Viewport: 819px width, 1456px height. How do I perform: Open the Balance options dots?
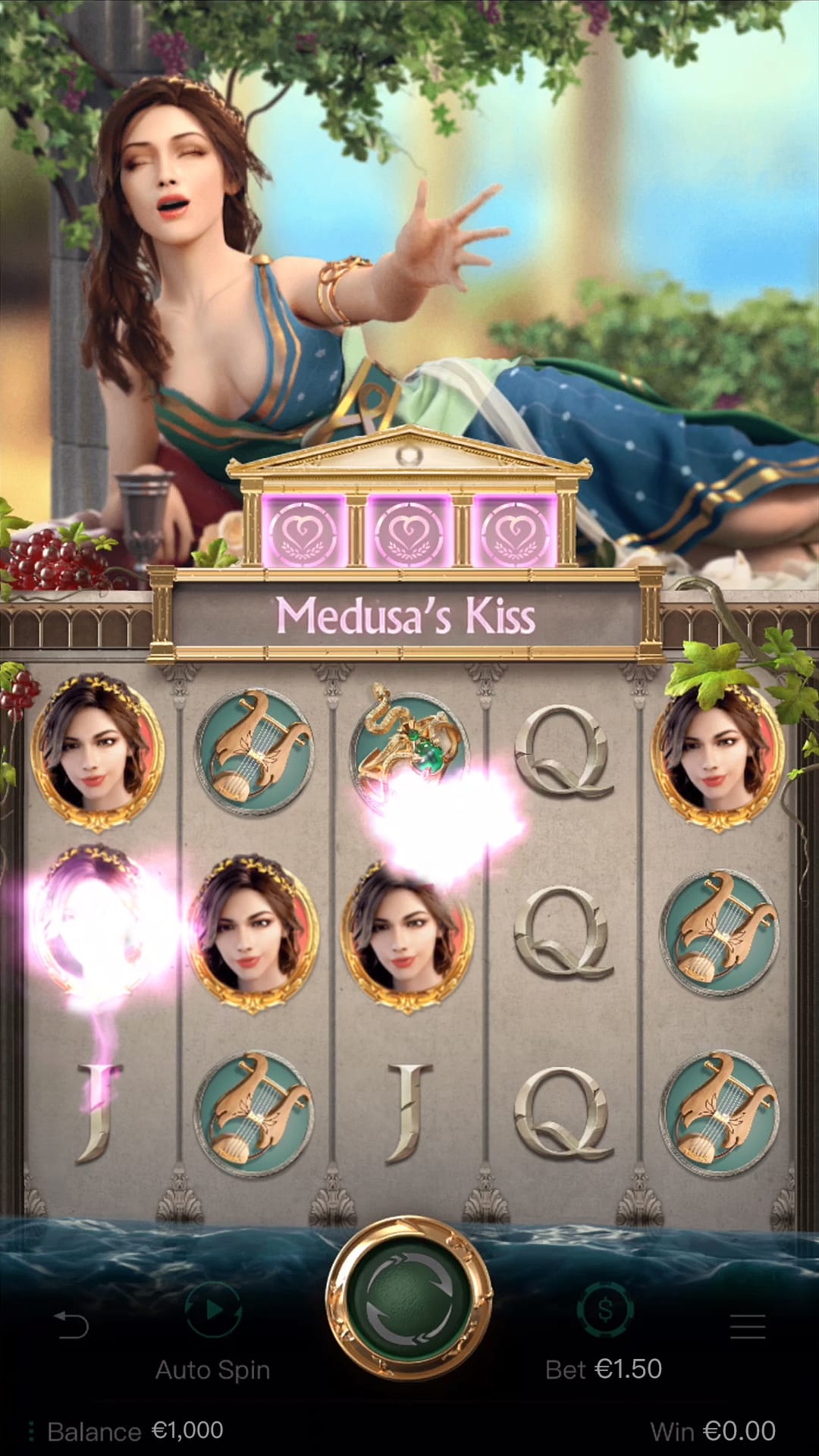coord(31,1431)
